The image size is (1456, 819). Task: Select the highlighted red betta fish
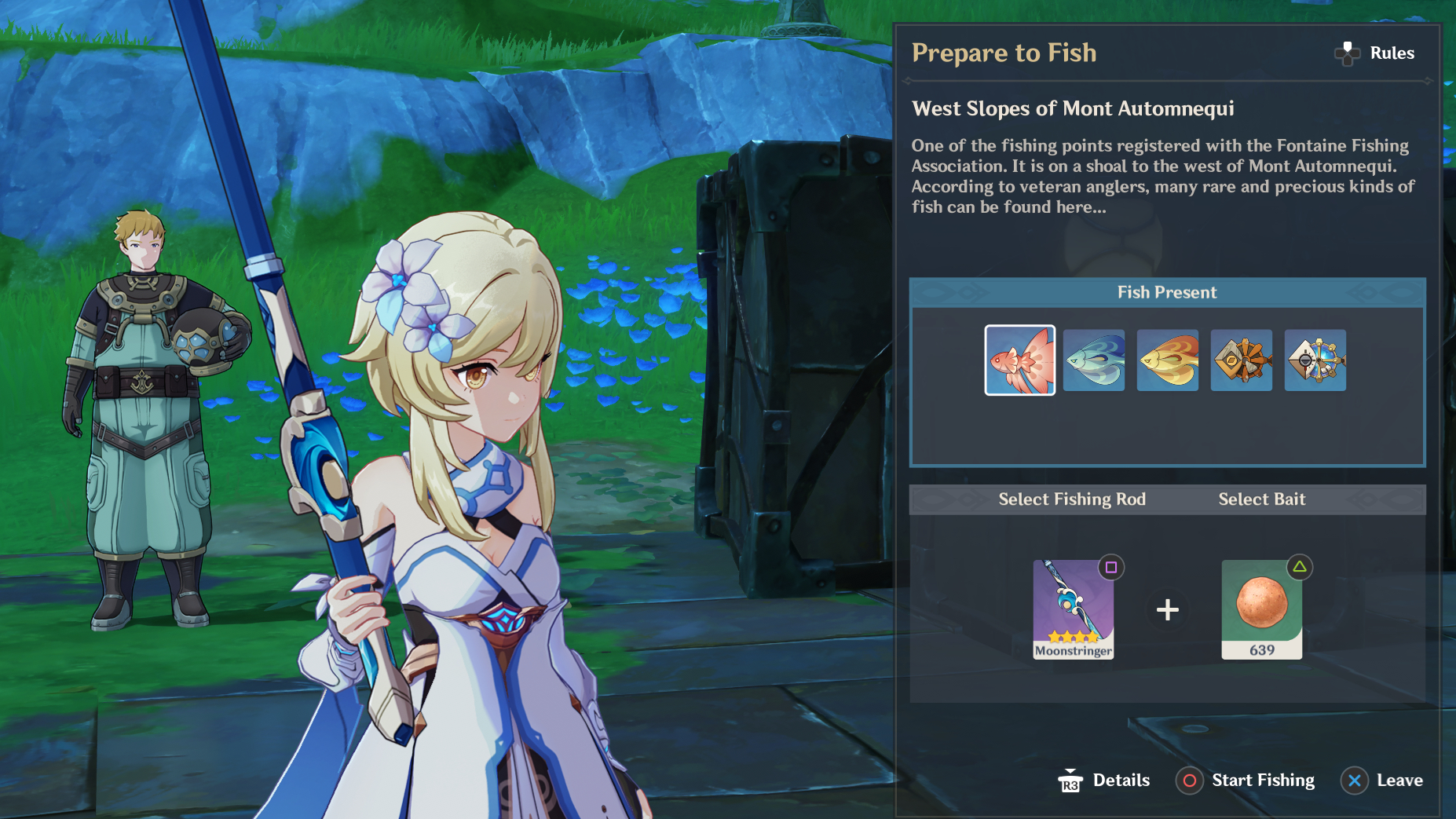1019,360
